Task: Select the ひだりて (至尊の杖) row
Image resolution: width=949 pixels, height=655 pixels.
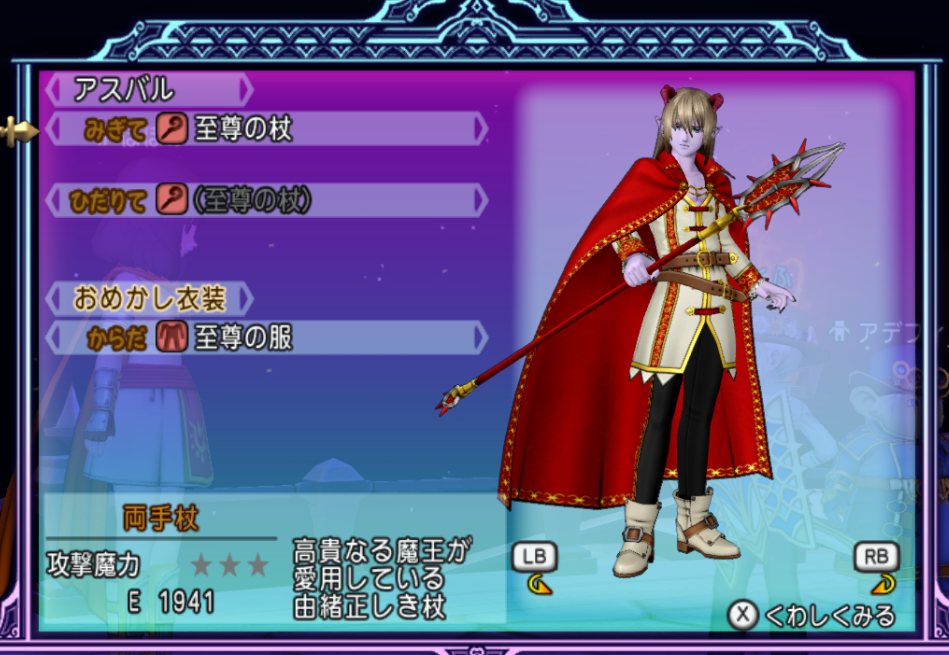Action: pos(267,200)
